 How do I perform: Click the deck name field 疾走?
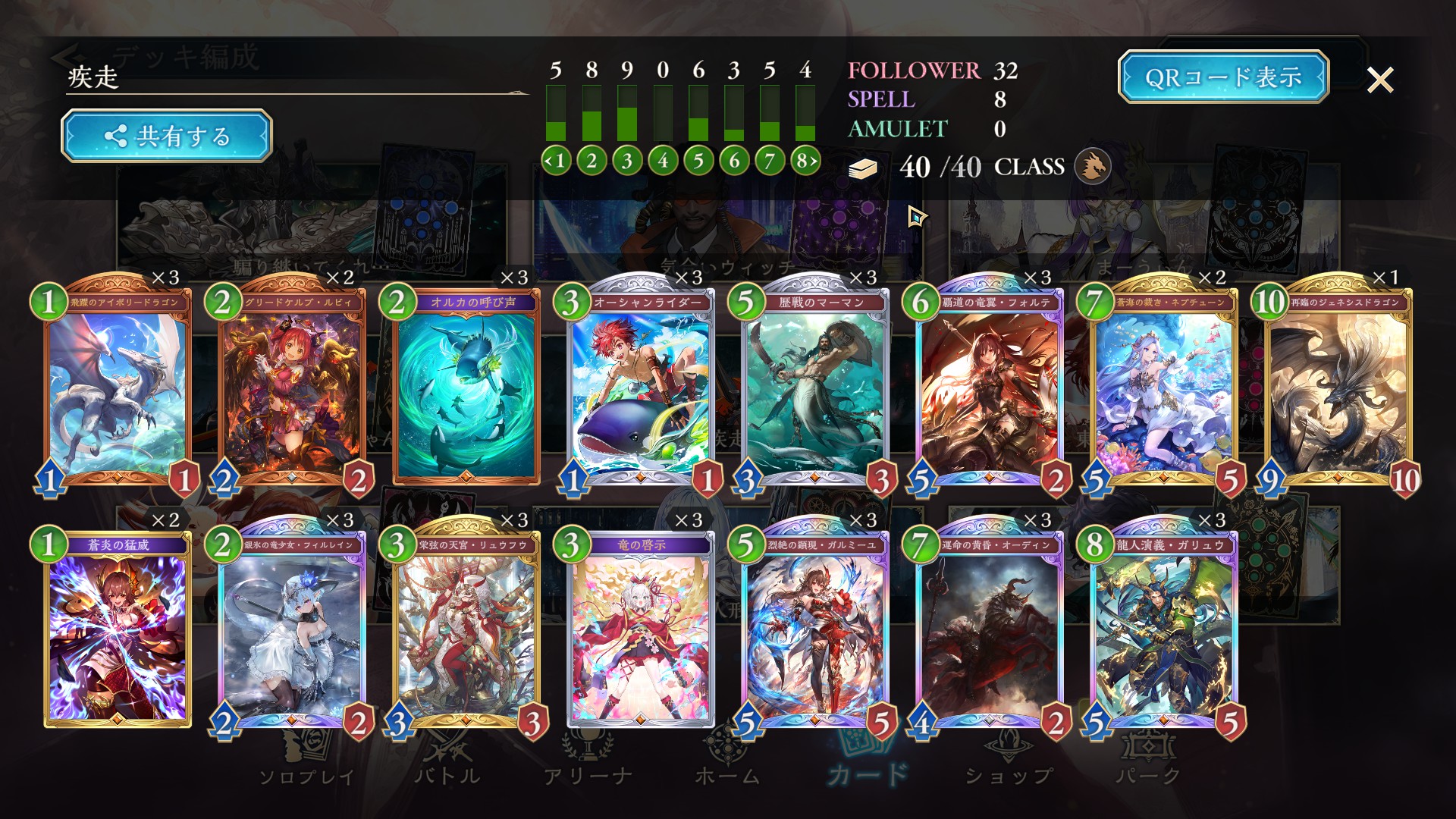point(296,77)
